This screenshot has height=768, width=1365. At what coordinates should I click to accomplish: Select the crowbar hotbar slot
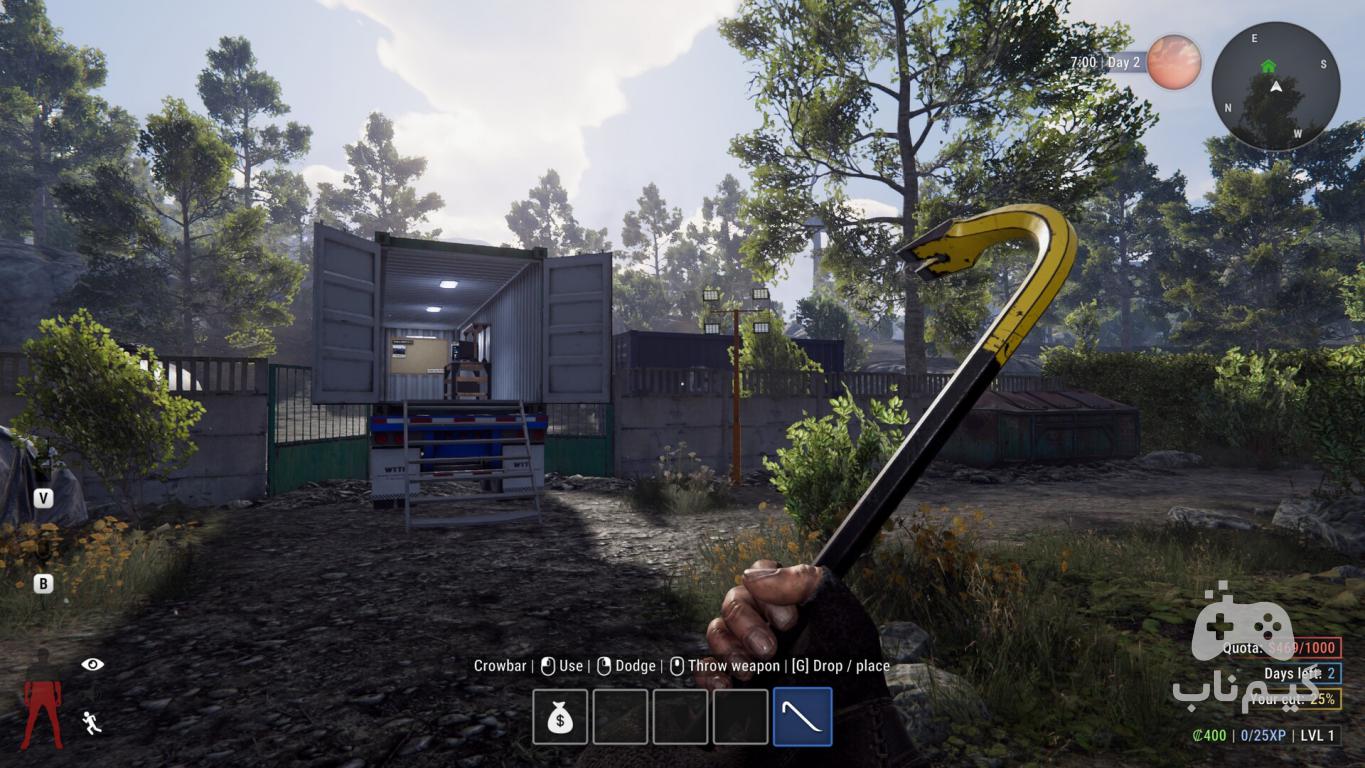(802, 717)
